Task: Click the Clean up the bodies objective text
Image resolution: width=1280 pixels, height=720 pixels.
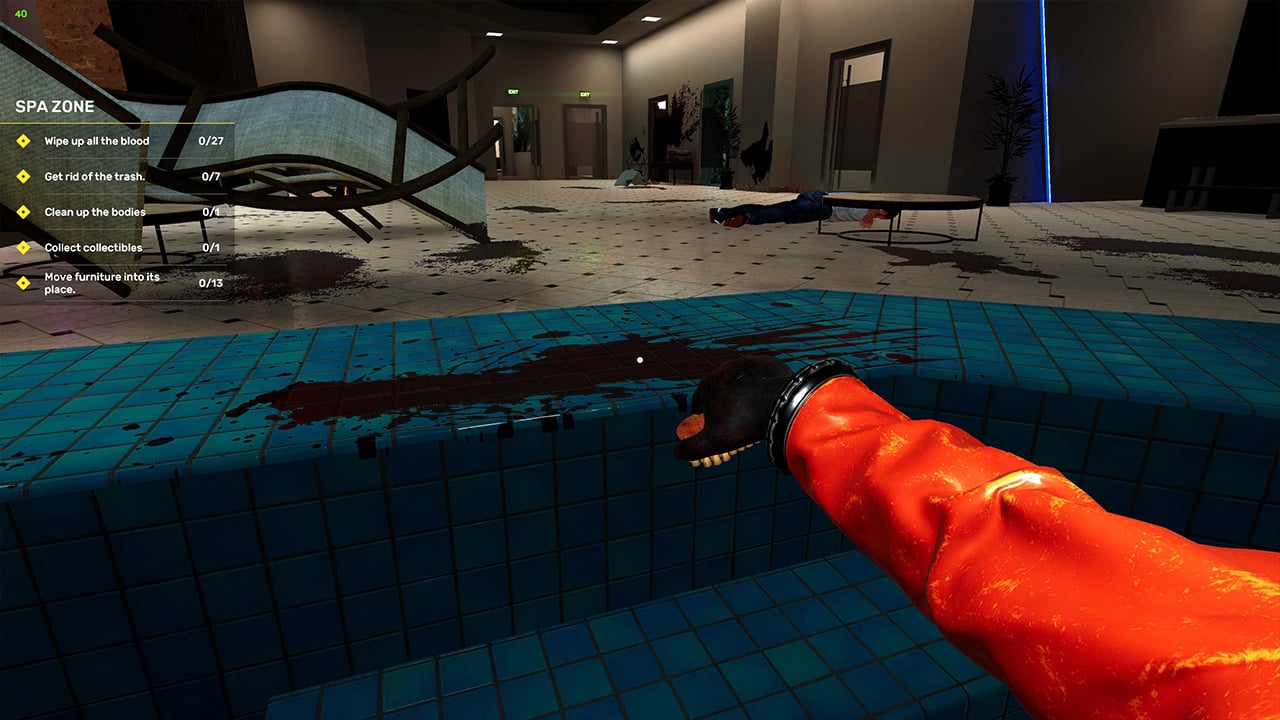Action: point(92,212)
